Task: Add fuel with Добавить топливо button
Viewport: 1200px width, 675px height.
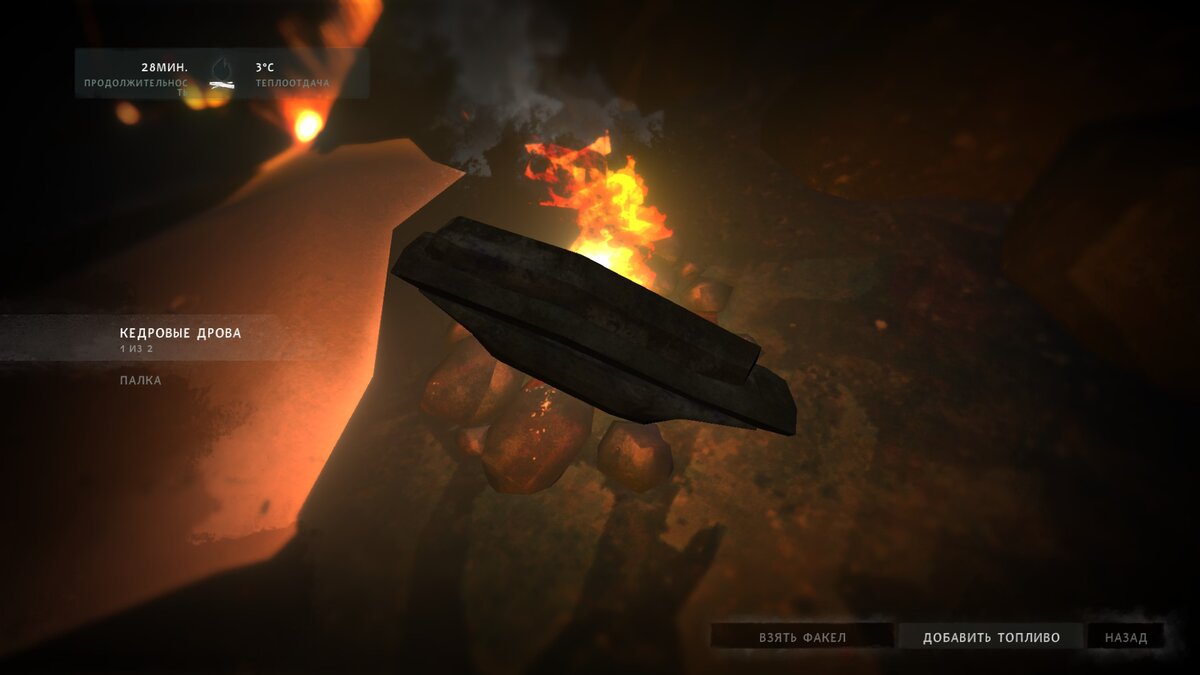Action: [x=990, y=637]
